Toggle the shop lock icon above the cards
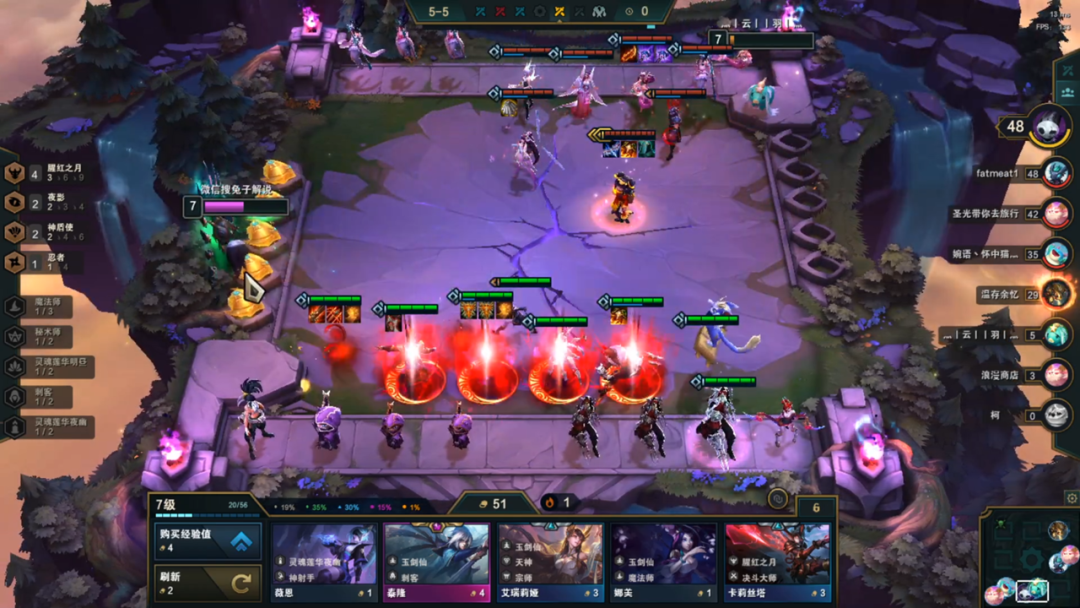Screen dimensions: 1080x608 pos(777,498)
